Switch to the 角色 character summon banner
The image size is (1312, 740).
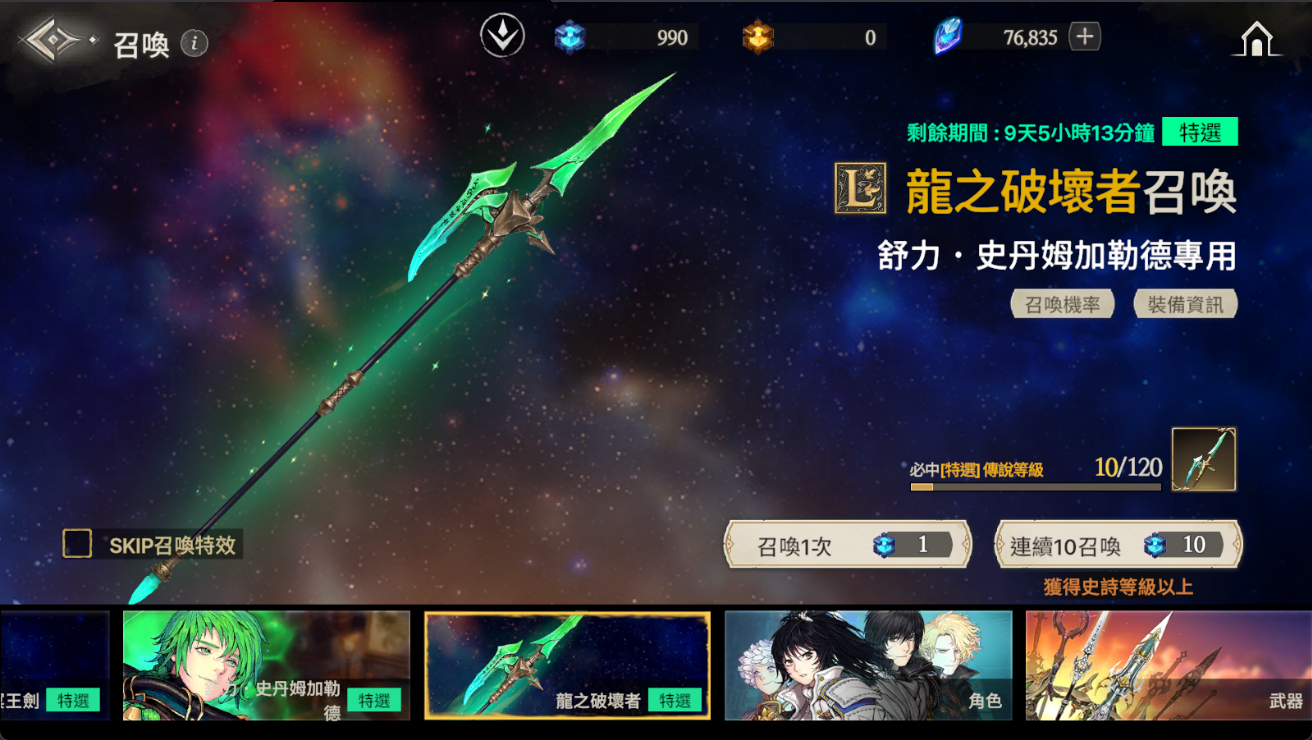(x=868, y=666)
